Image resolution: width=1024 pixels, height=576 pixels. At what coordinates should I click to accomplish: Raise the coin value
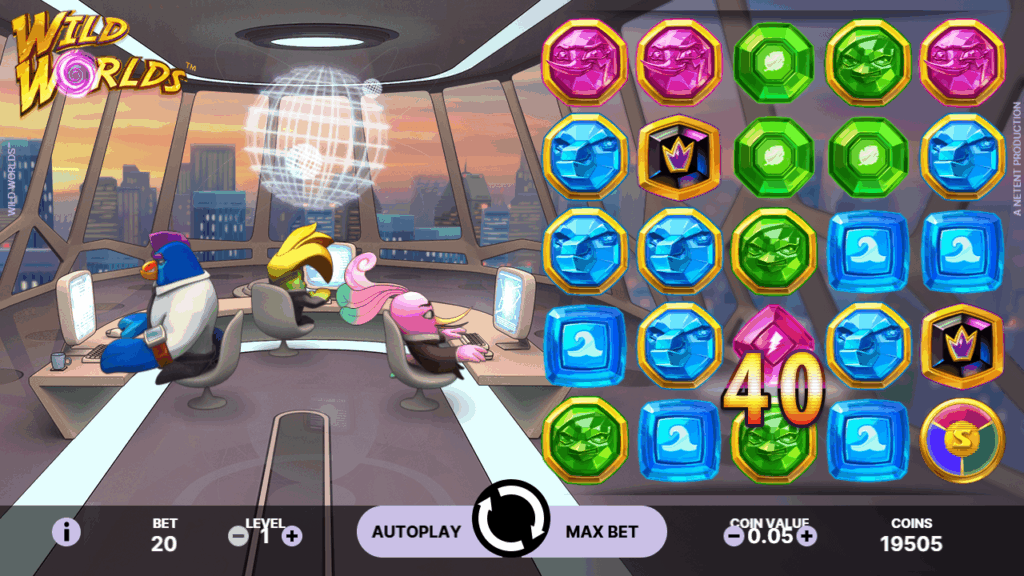806,535
